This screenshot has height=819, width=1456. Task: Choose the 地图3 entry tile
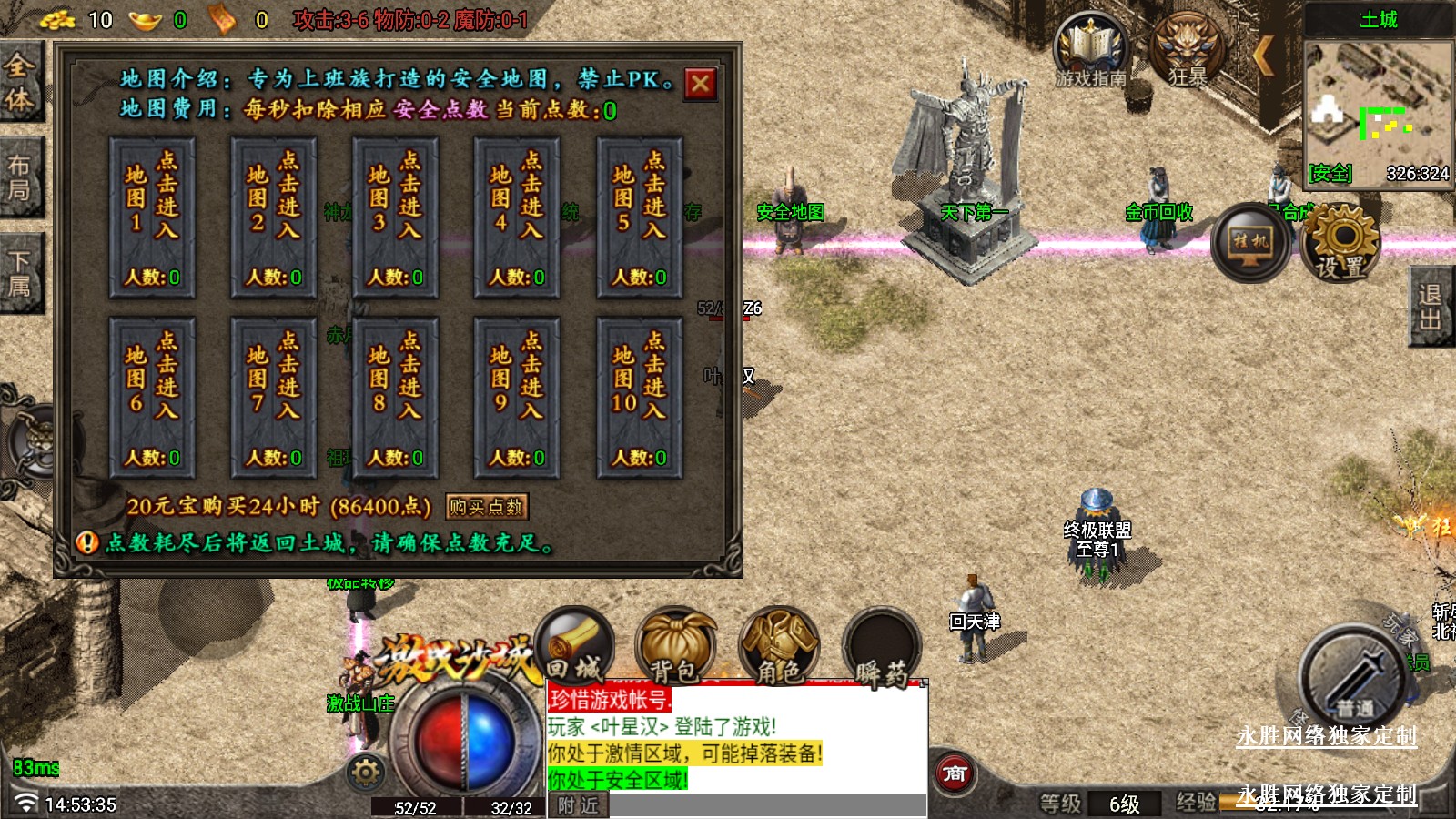click(x=395, y=218)
